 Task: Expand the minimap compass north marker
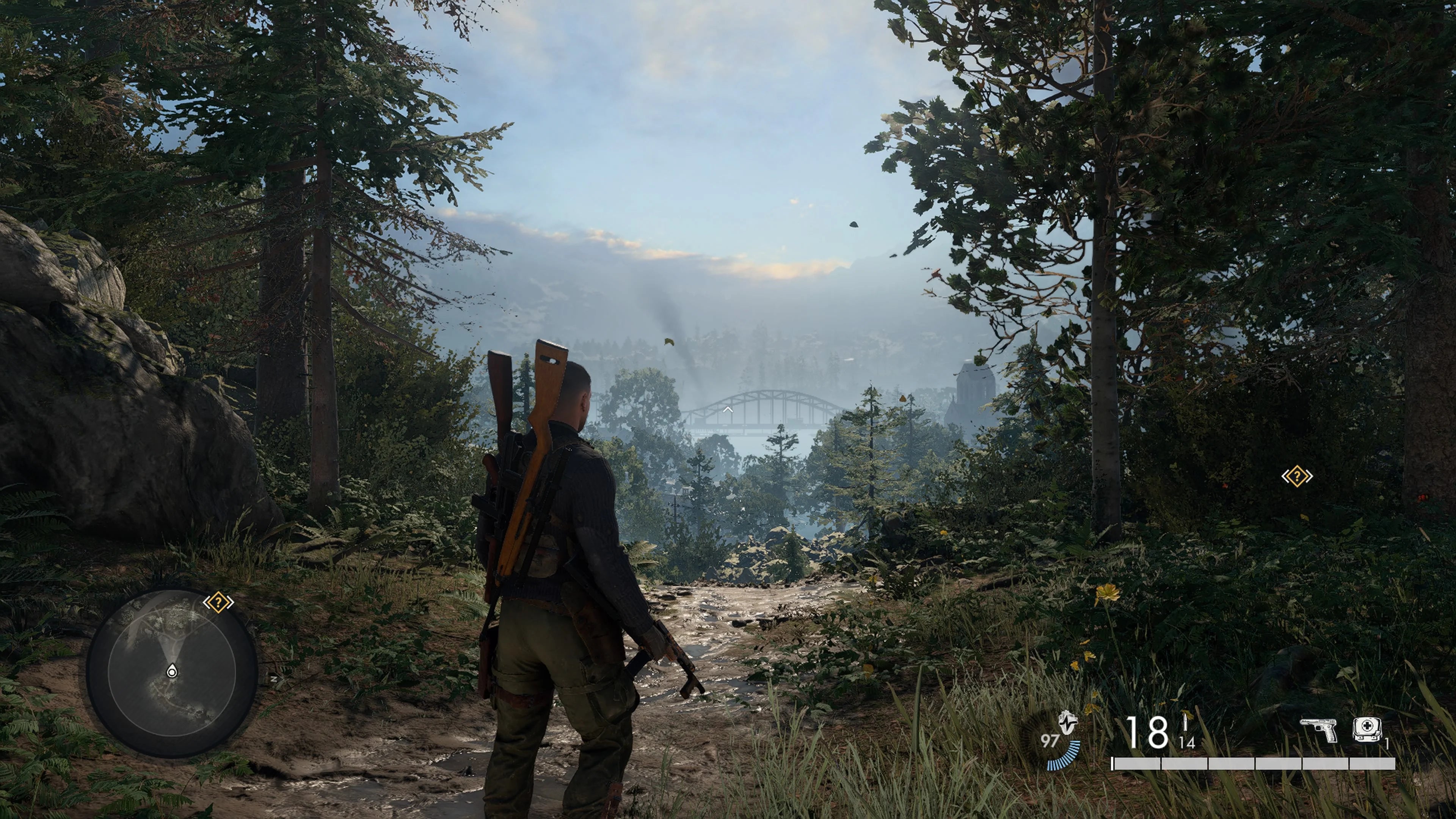coord(274,679)
